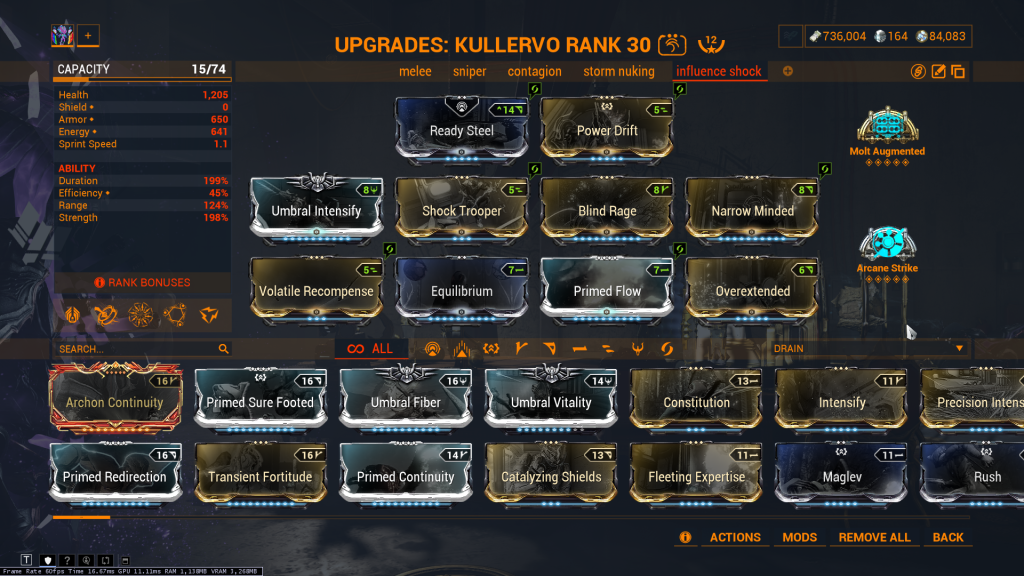Open the Molt Augmented arcane slot
Image resolution: width=1024 pixels, height=576 pixels.
tap(887, 128)
